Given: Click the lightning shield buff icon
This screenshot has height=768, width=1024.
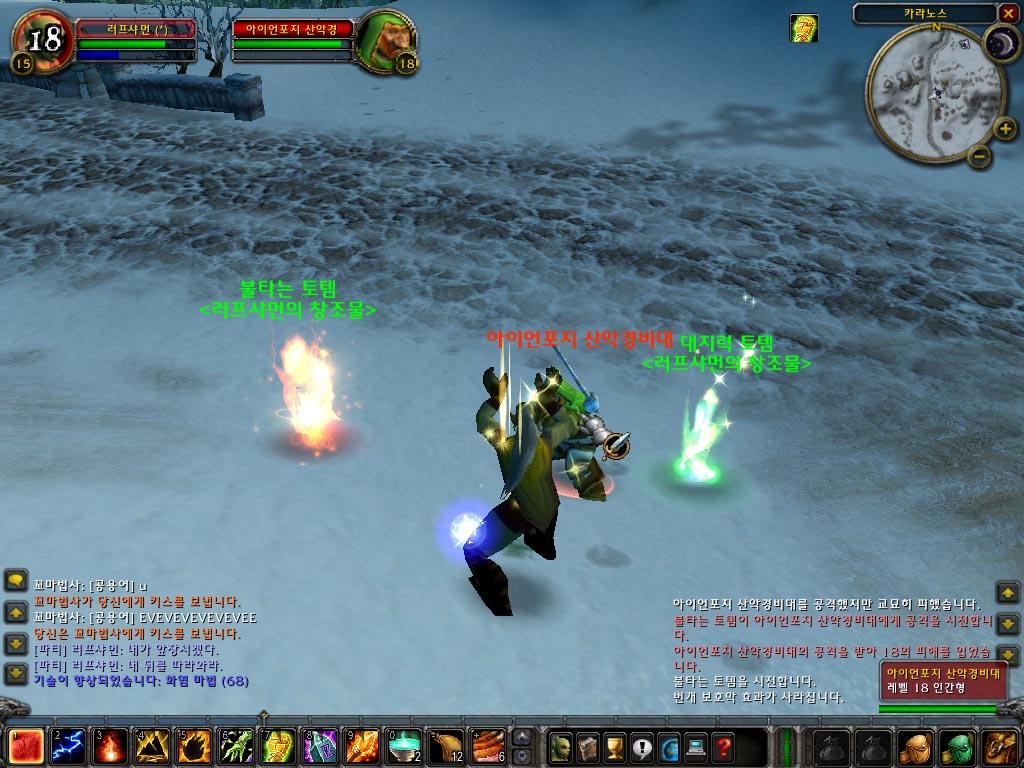Looking at the screenshot, I should pyautogui.click(x=804, y=29).
